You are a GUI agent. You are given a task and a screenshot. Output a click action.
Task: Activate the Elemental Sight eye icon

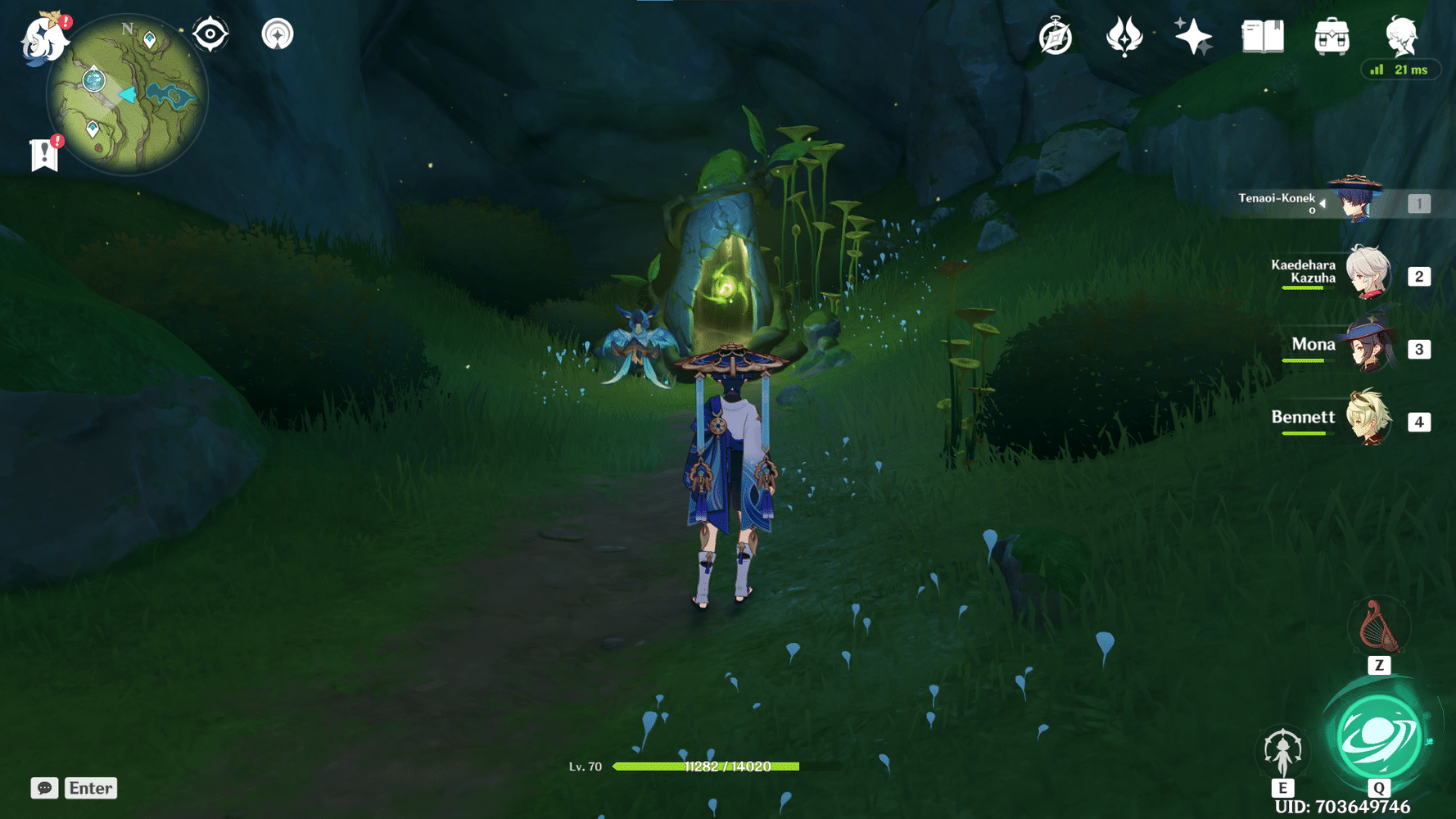211,34
